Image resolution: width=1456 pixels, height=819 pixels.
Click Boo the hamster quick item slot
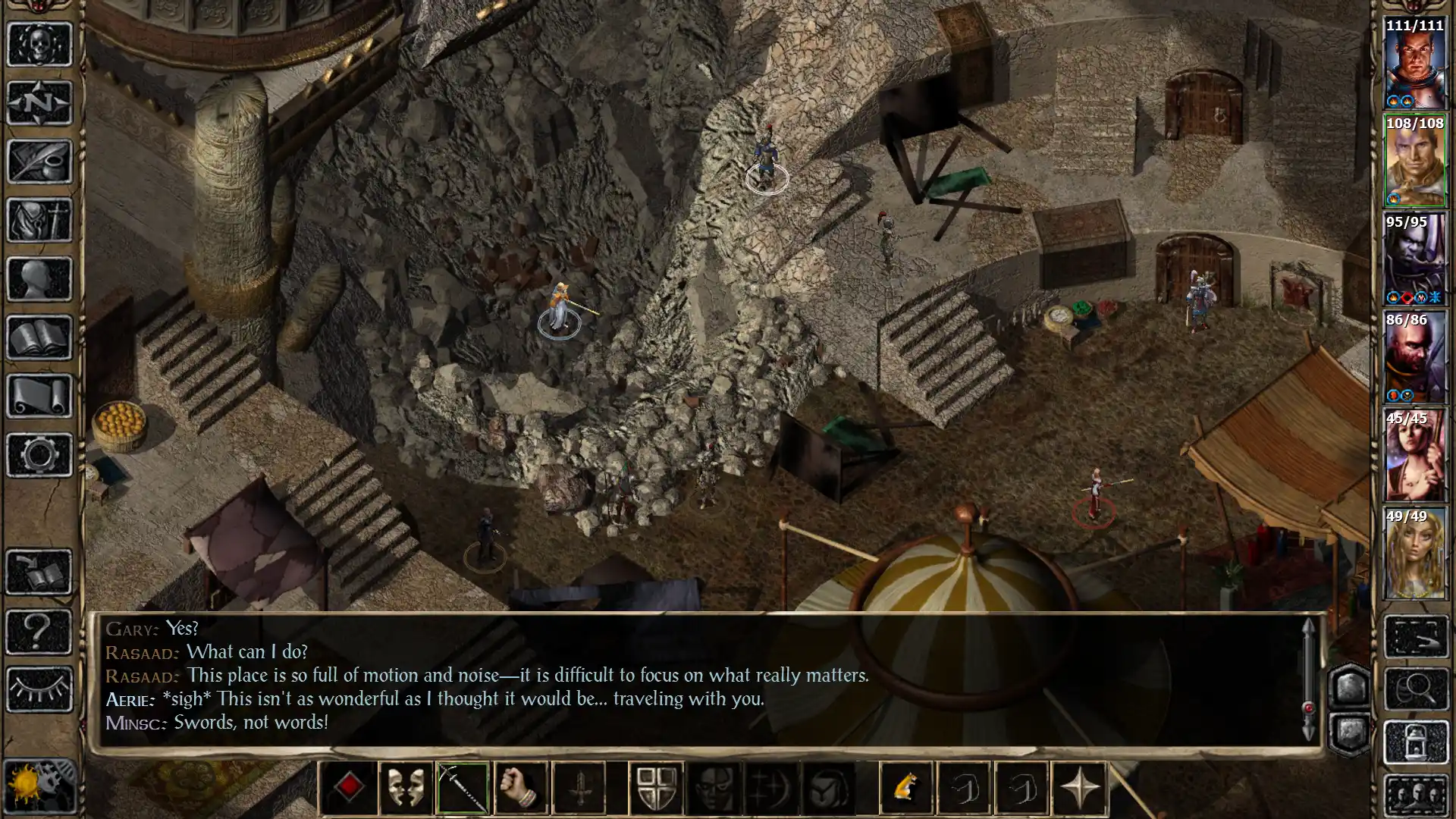point(907,787)
